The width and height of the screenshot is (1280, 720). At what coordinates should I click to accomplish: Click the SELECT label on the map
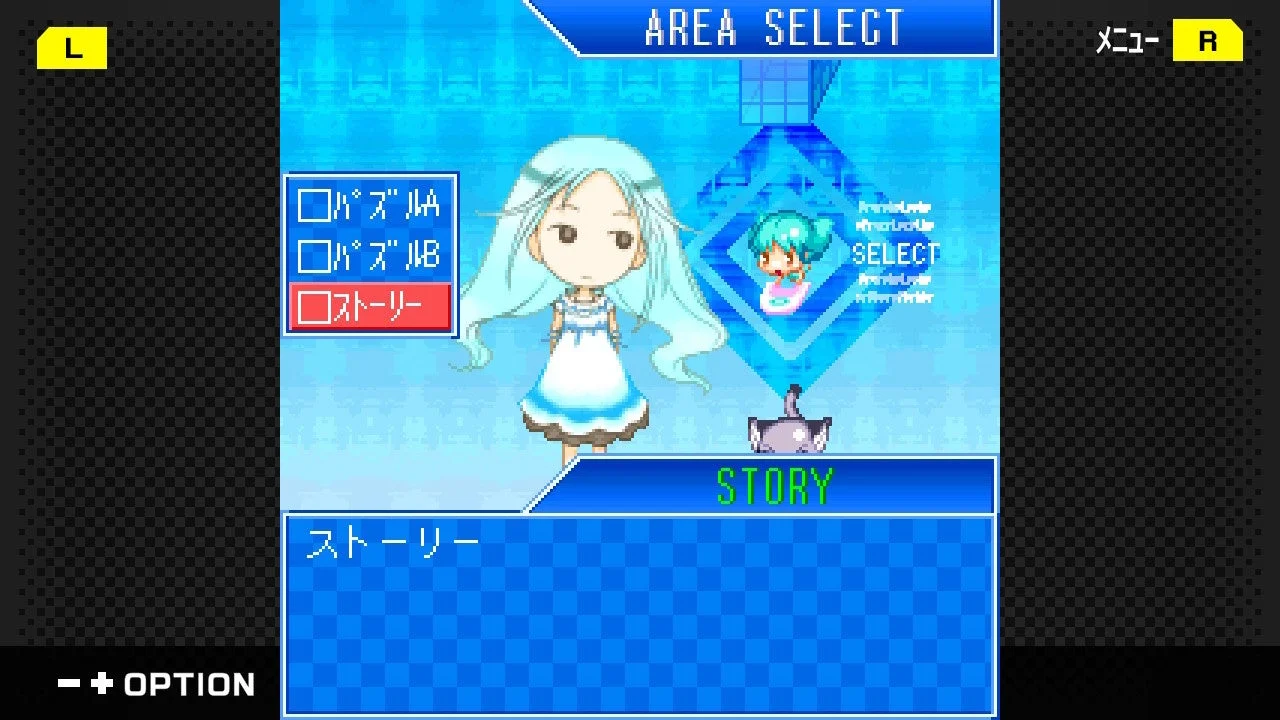pyautogui.click(x=894, y=254)
